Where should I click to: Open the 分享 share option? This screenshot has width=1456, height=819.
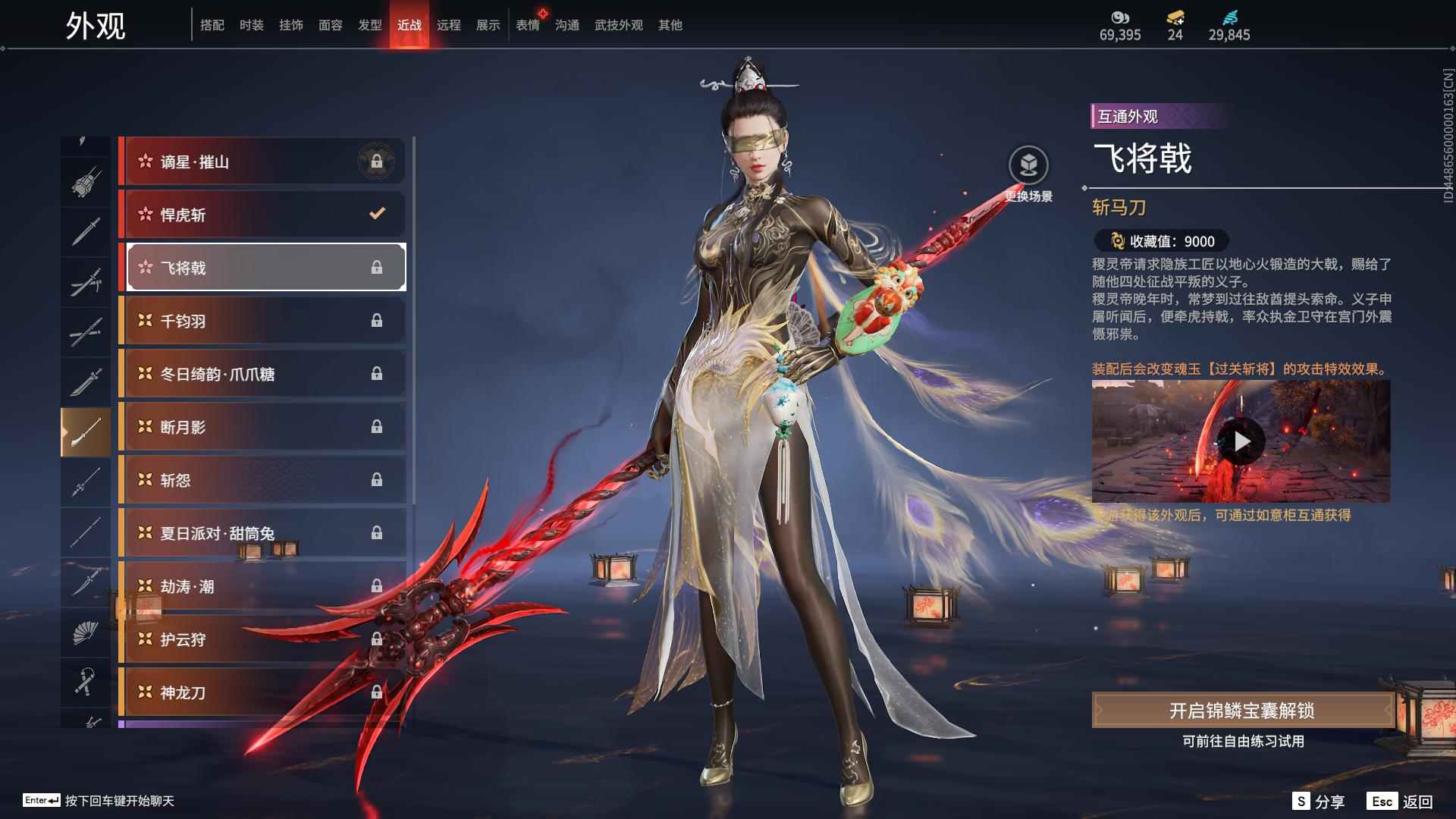click(1319, 802)
